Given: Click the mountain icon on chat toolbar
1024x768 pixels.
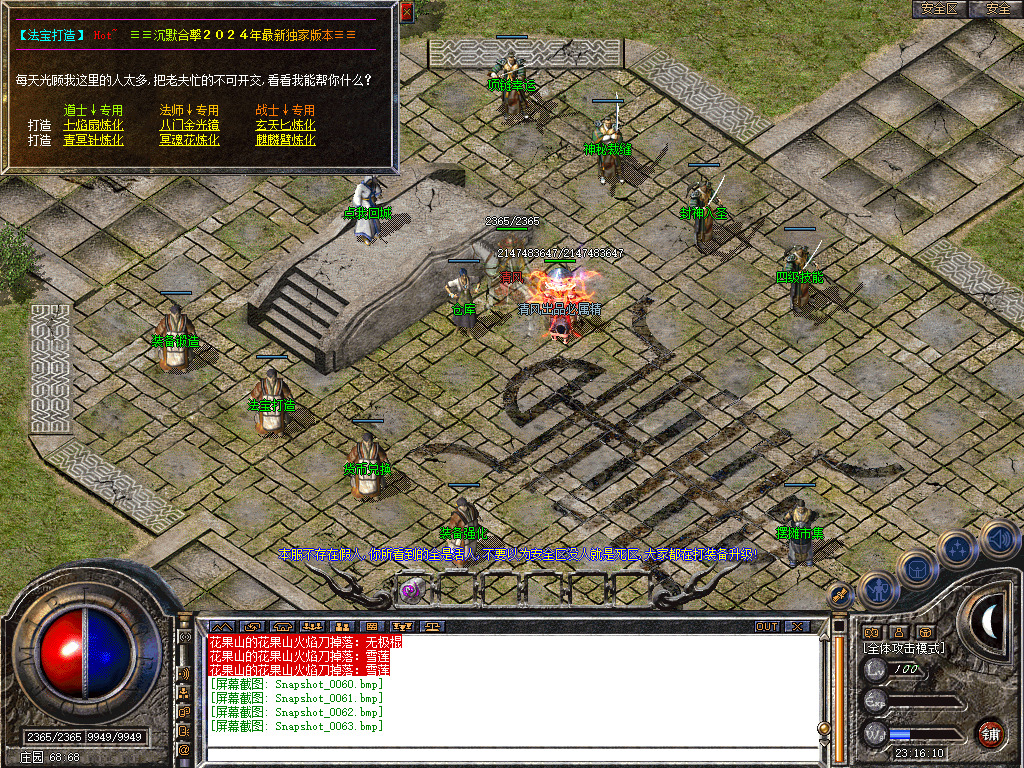Looking at the screenshot, I should 220,627.
